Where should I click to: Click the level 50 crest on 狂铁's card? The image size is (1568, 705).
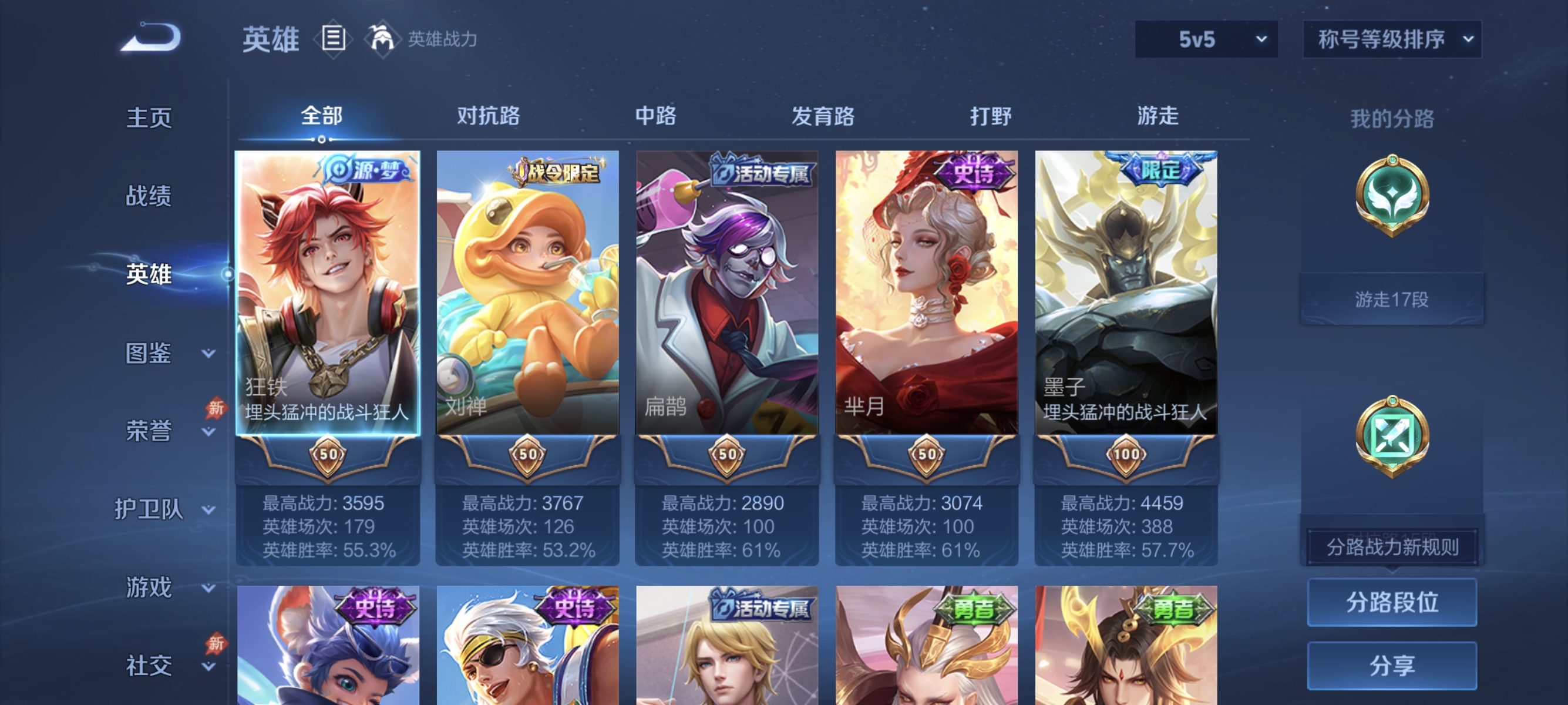point(329,454)
